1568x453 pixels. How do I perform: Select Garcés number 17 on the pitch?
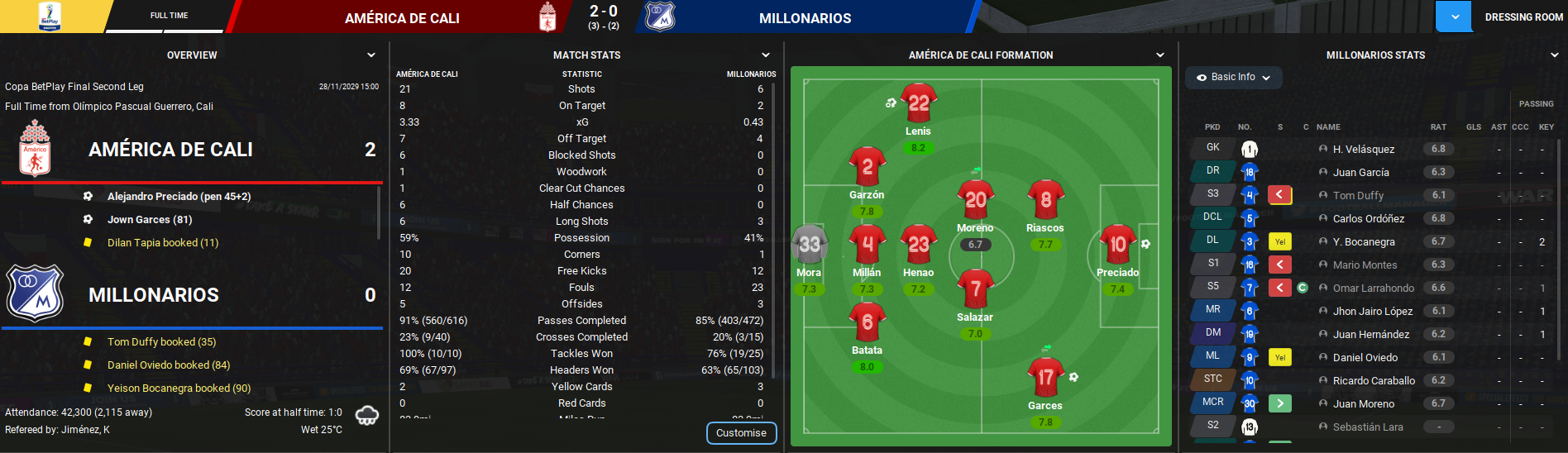click(x=1045, y=378)
